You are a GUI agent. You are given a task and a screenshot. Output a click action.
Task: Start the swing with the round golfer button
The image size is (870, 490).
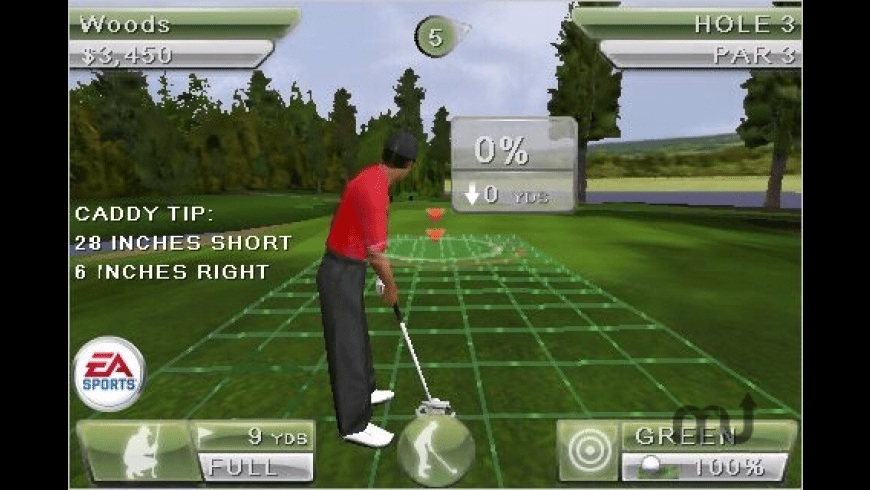tap(435, 450)
